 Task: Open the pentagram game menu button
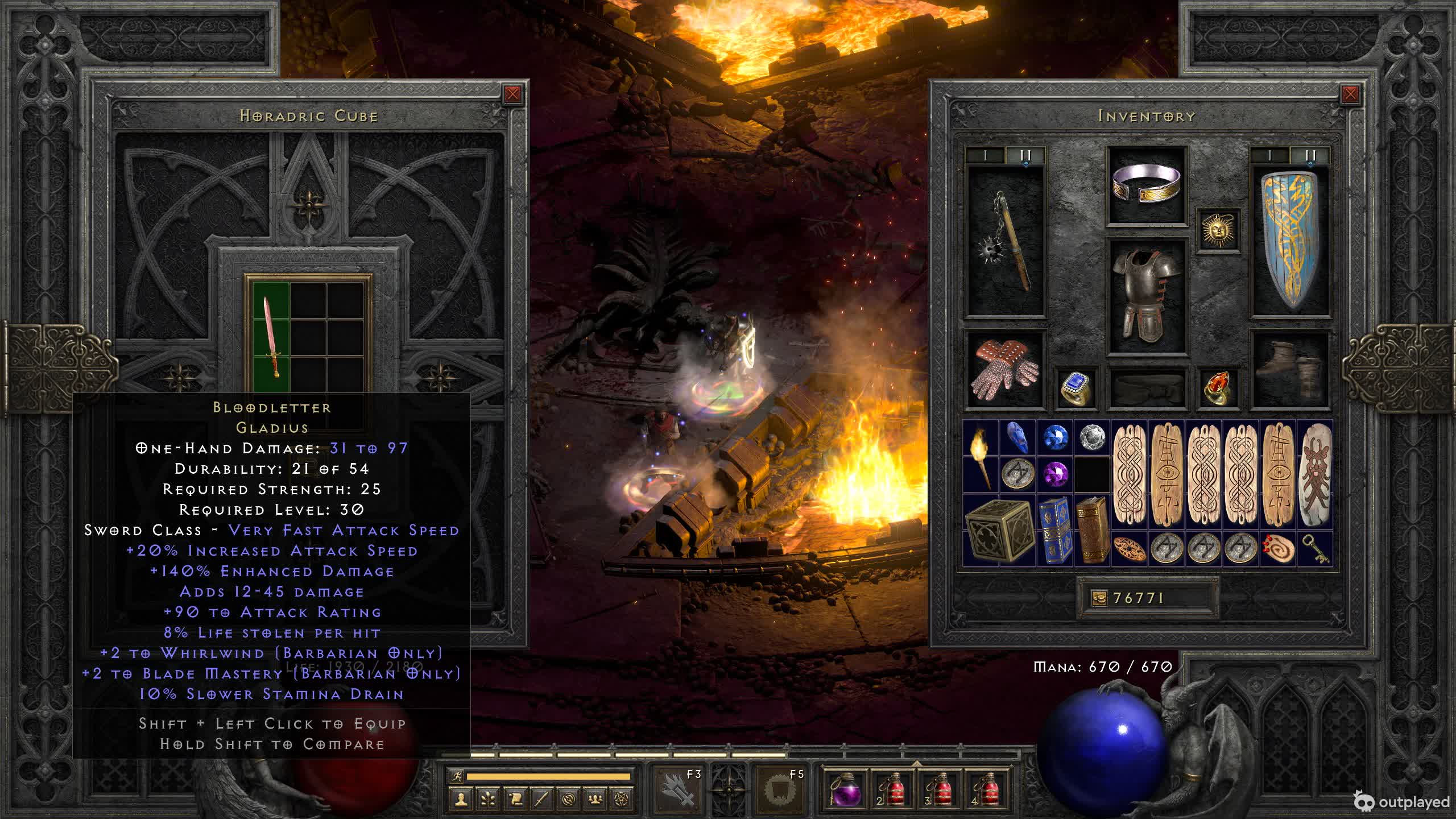622,800
